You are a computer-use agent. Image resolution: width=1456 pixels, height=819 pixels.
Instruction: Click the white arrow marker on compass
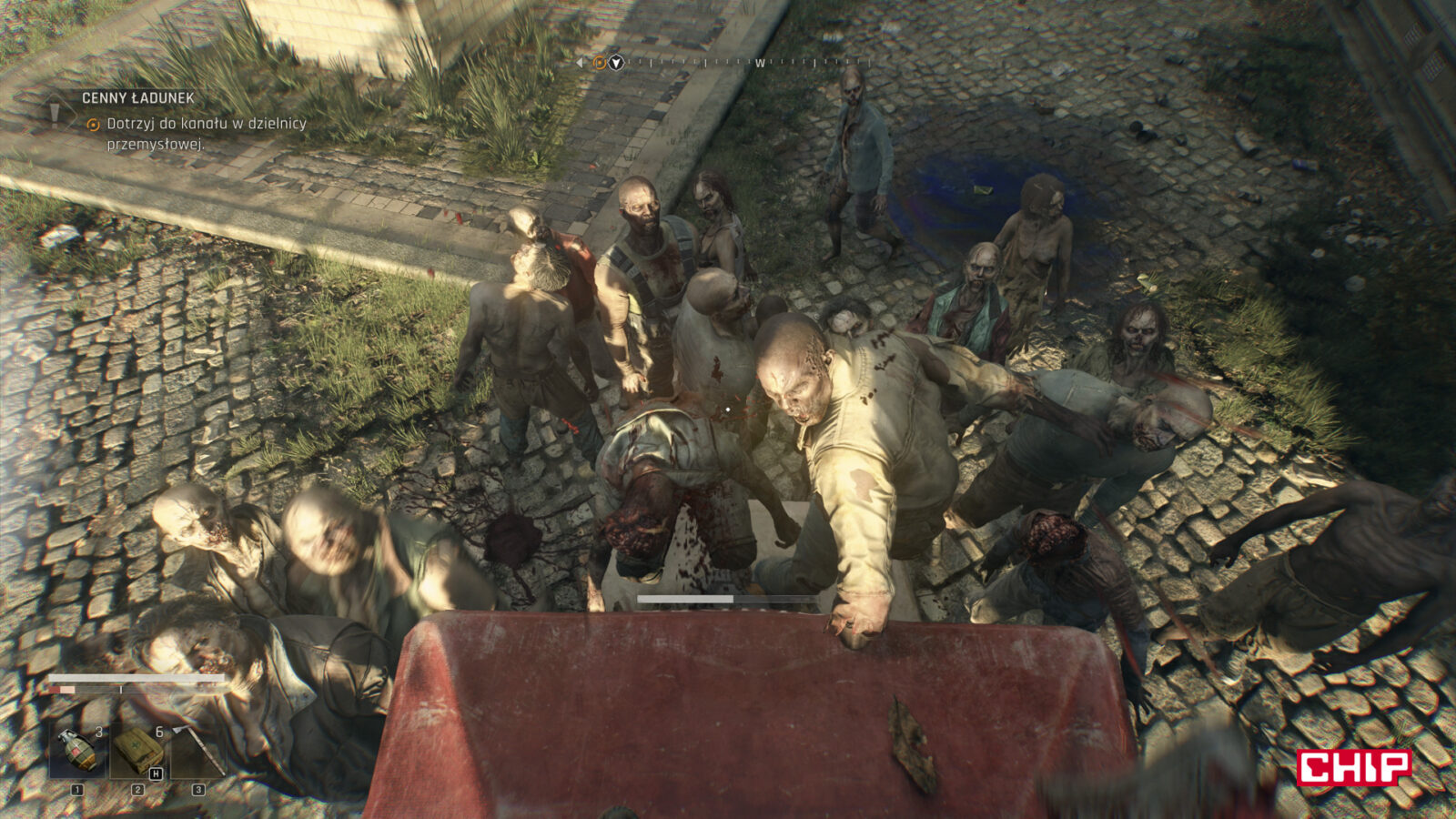pyautogui.click(x=616, y=63)
